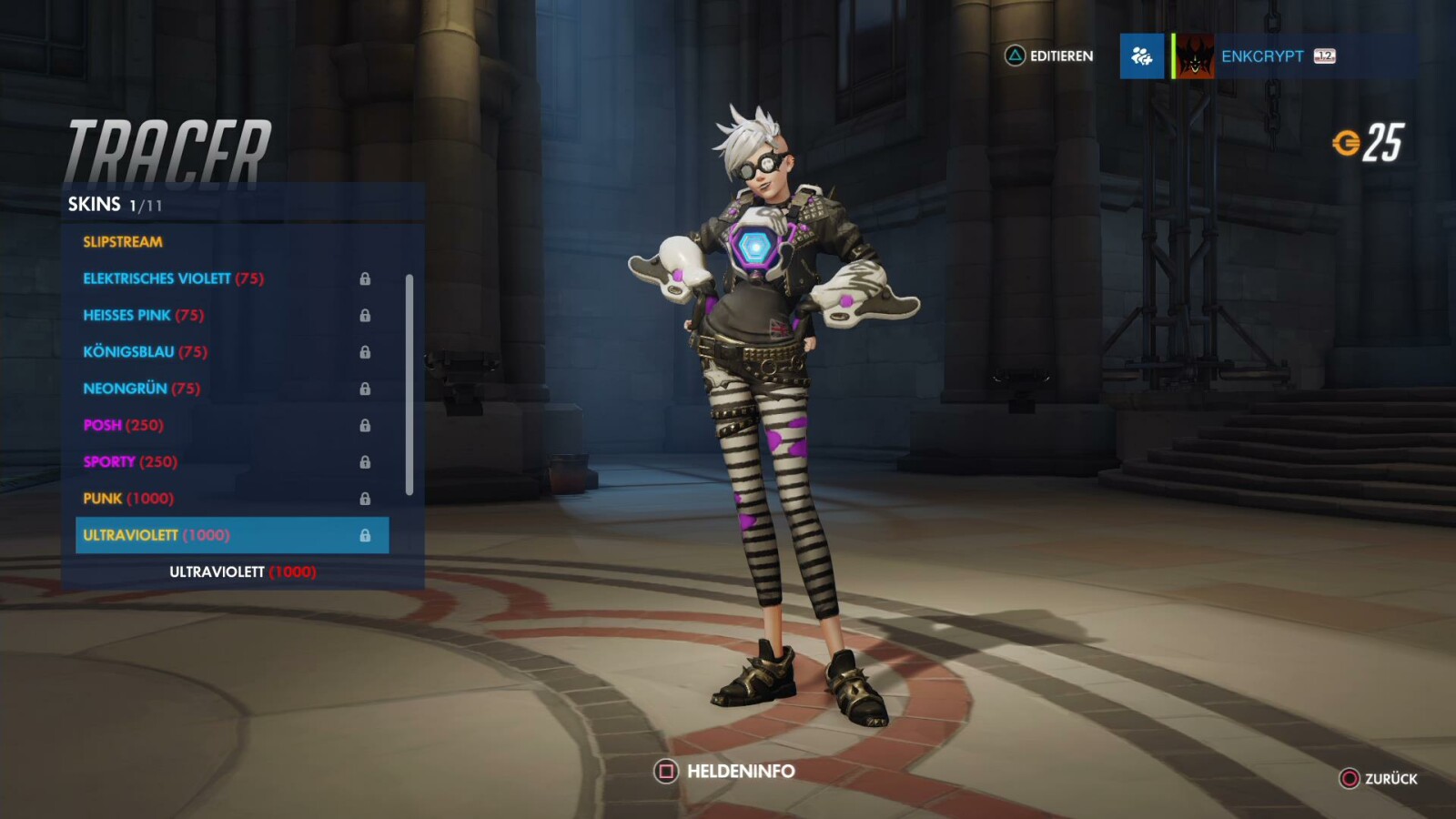
Task: Click the lock icon beside the Punk skin
Action: pos(367,499)
